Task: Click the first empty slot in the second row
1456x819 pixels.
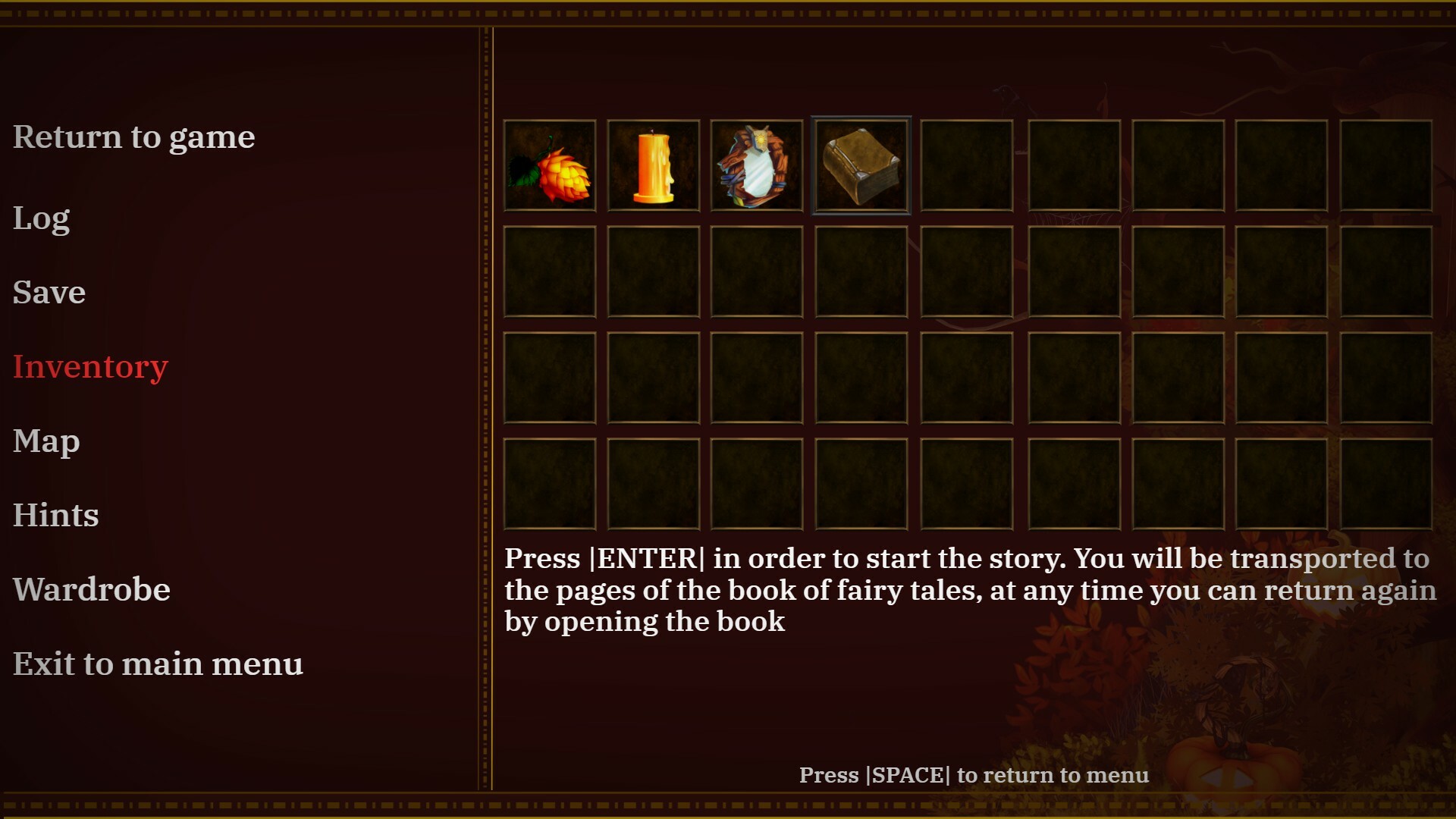Action: coord(550,273)
